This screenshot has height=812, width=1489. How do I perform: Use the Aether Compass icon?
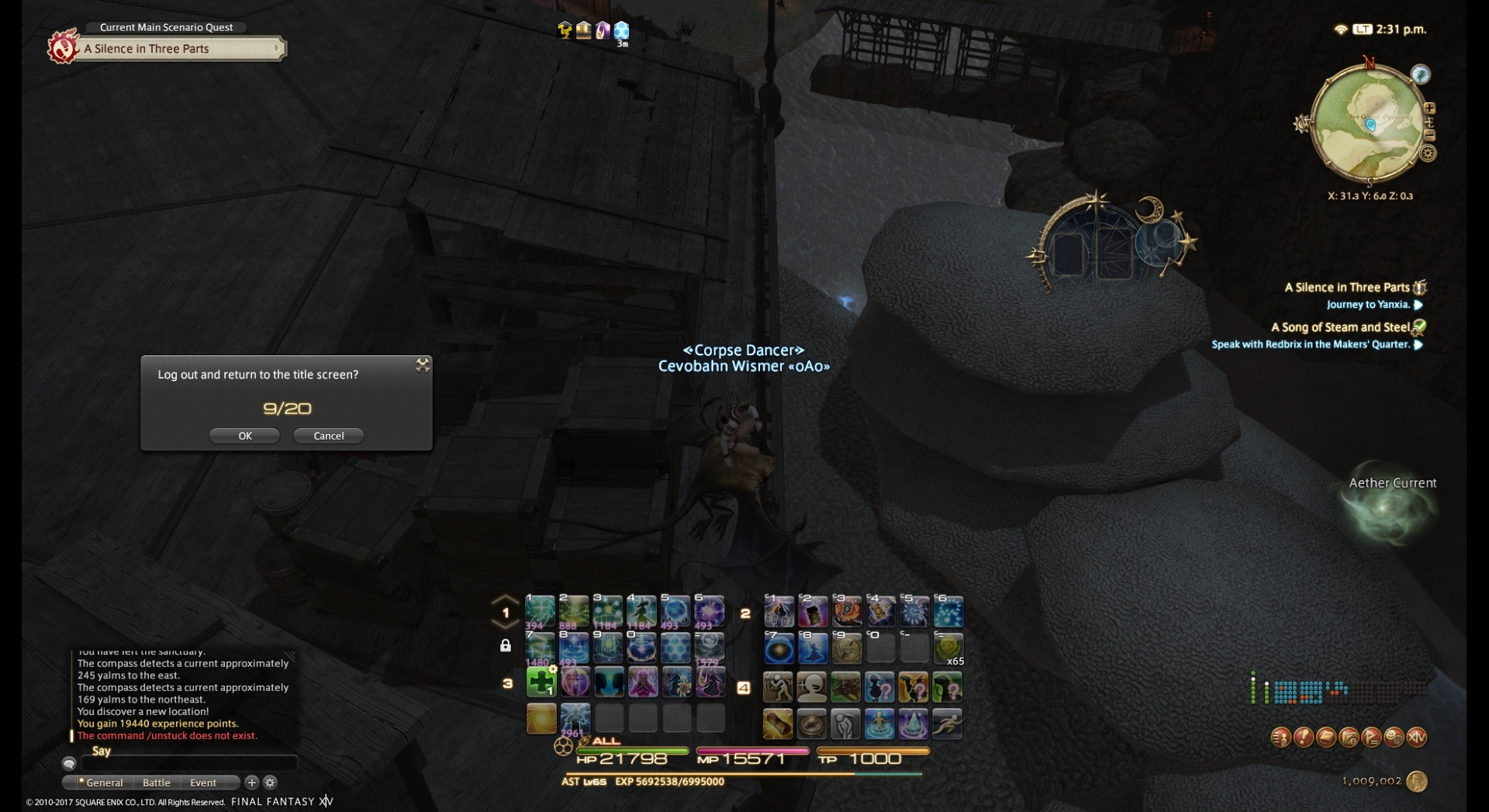click(x=811, y=724)
